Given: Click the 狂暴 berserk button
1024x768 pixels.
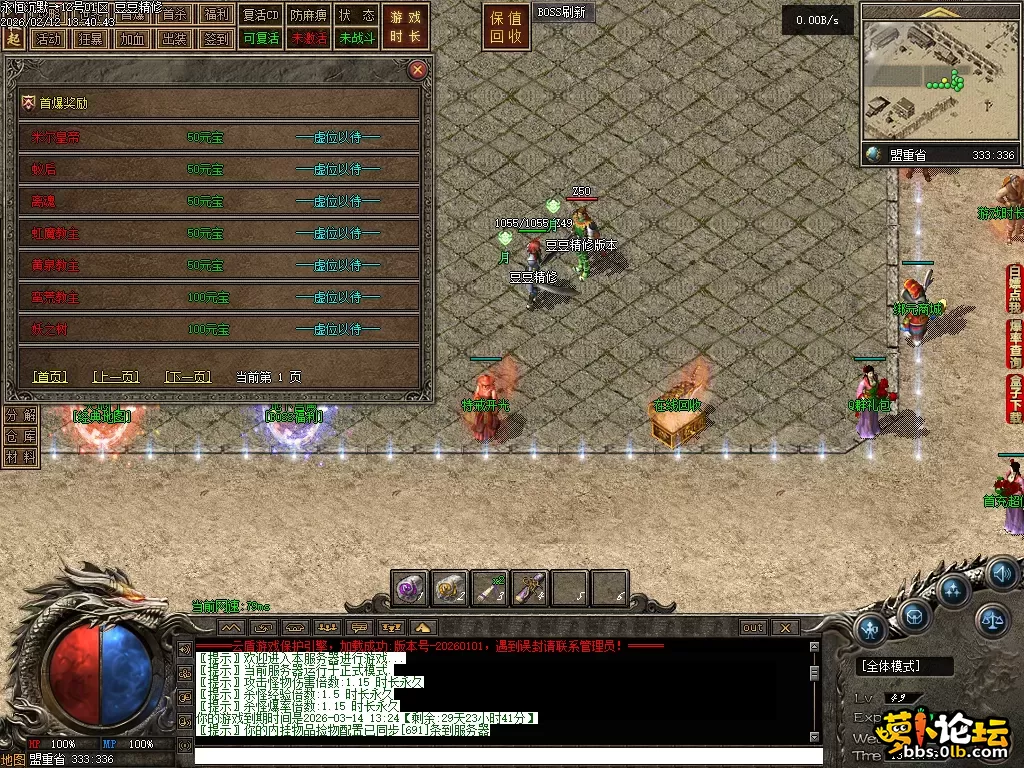Looking at the screenshot, I should 89,39.
